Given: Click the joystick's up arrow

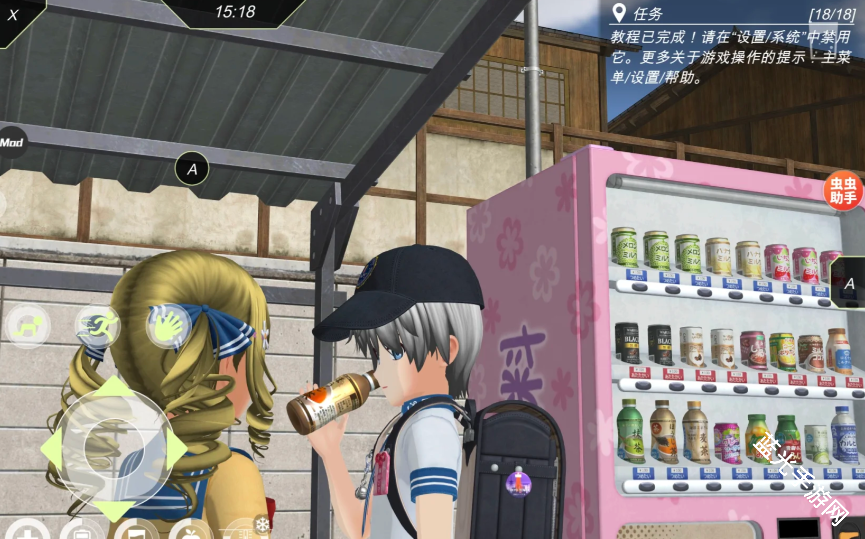Looking at the screenshot, I should [111, 386].
